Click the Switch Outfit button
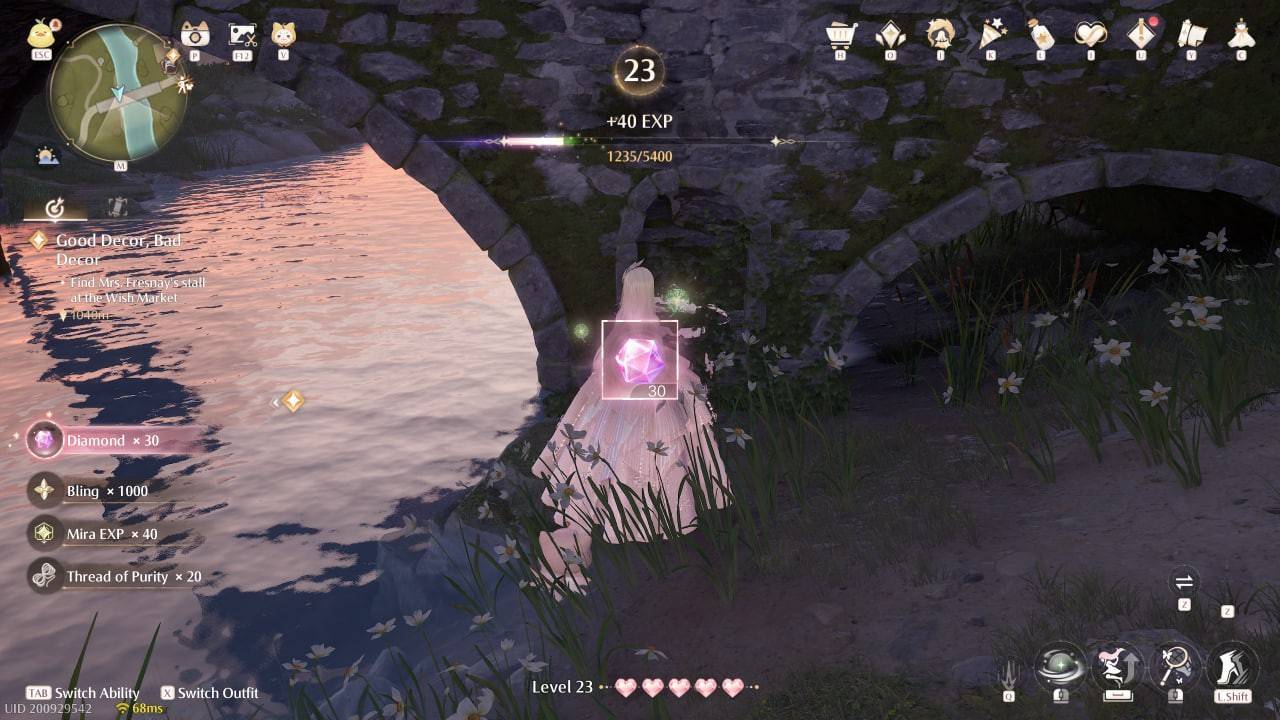The width and height of the screenshot is (1280, 720). click(x=213, y=693)
